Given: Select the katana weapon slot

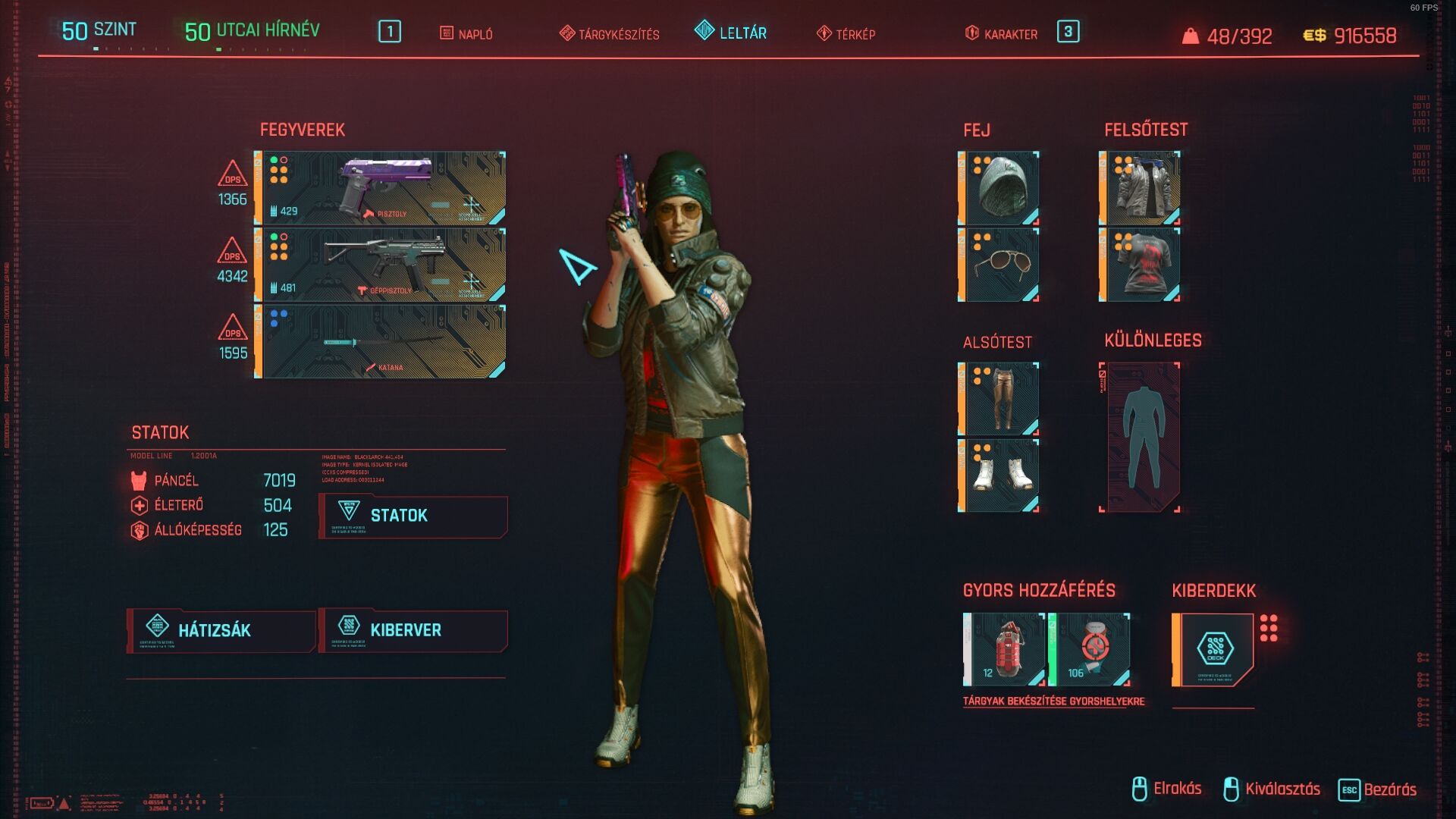Looking at the screenshot, I should pyautogui.click(x=381, y=341).
